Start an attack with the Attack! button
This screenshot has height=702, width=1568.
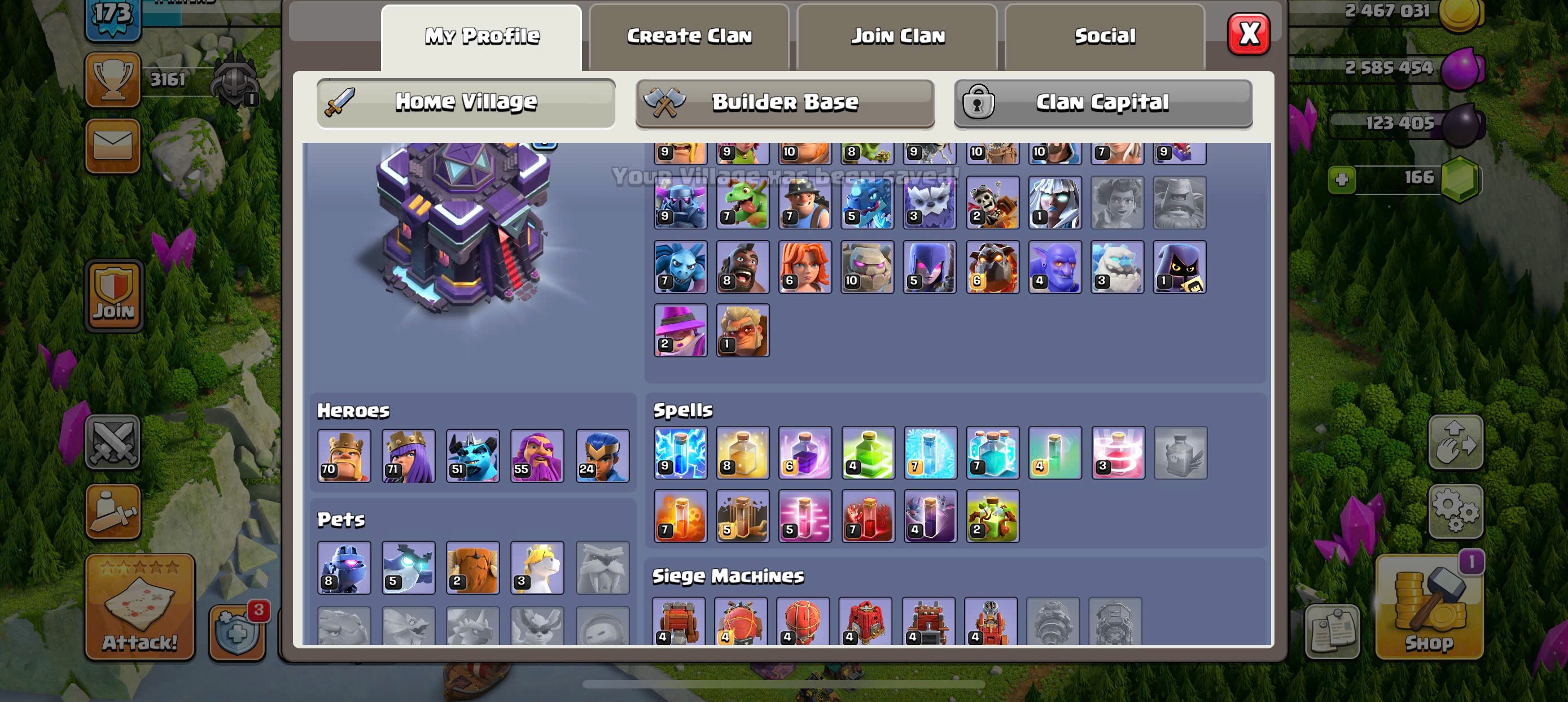[140, 608]
